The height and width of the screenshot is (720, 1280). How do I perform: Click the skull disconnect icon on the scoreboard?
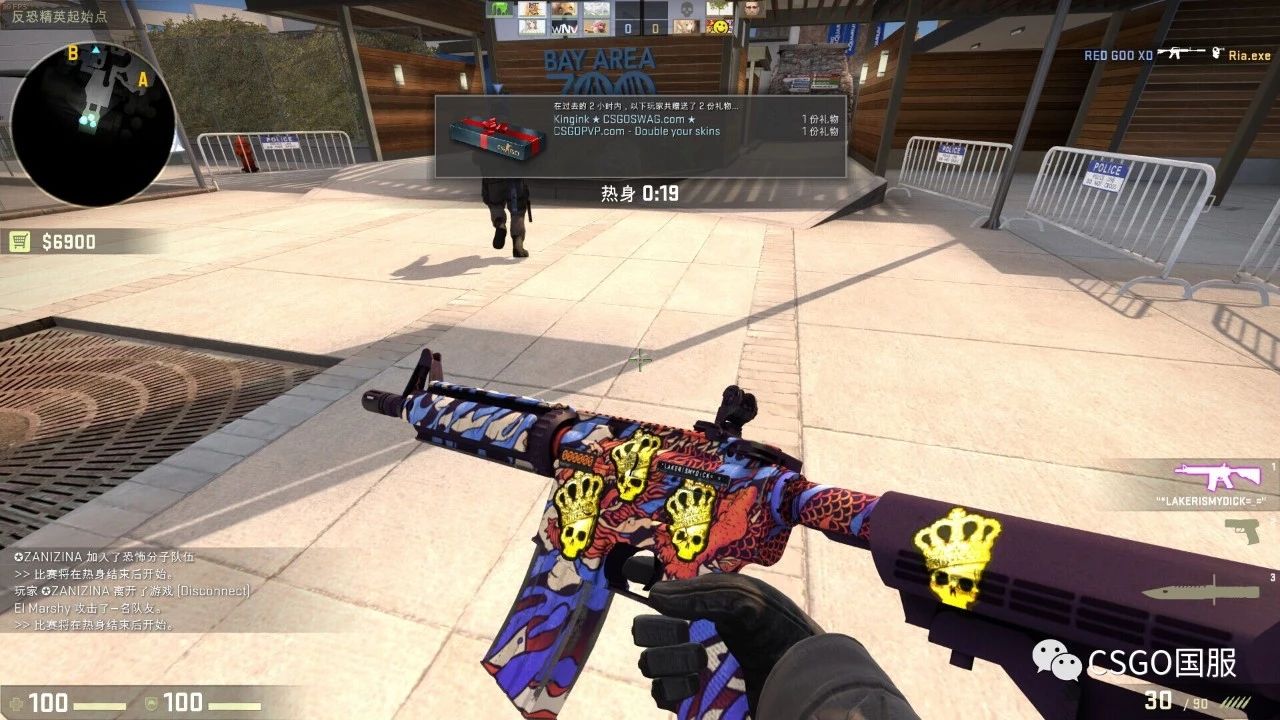tap(688, 10)
